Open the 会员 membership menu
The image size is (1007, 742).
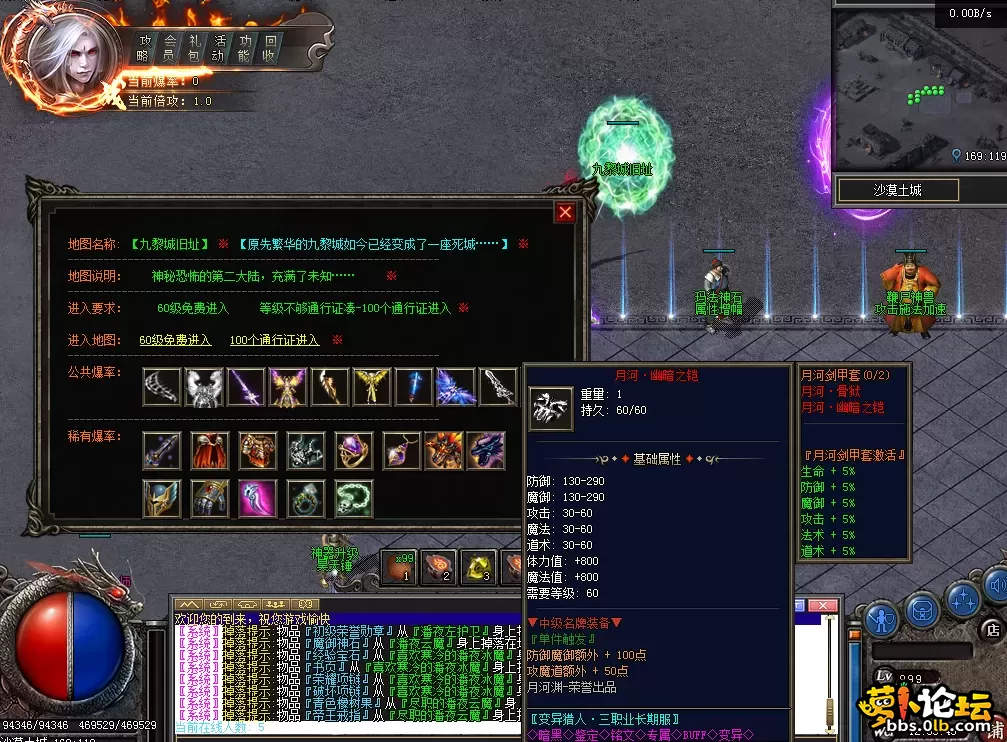169,48
